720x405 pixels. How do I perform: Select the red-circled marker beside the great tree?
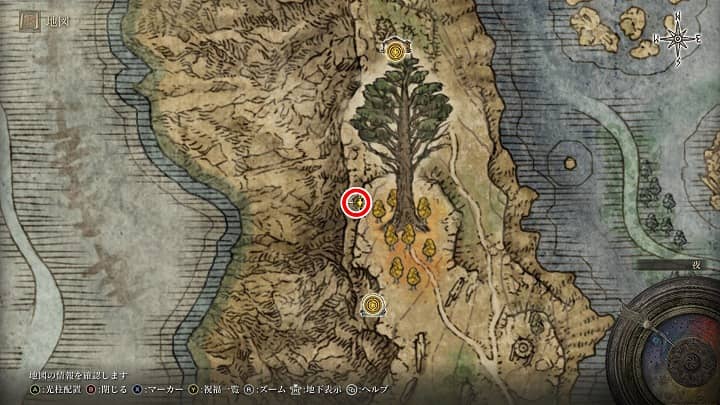click(x=356, y=203)
